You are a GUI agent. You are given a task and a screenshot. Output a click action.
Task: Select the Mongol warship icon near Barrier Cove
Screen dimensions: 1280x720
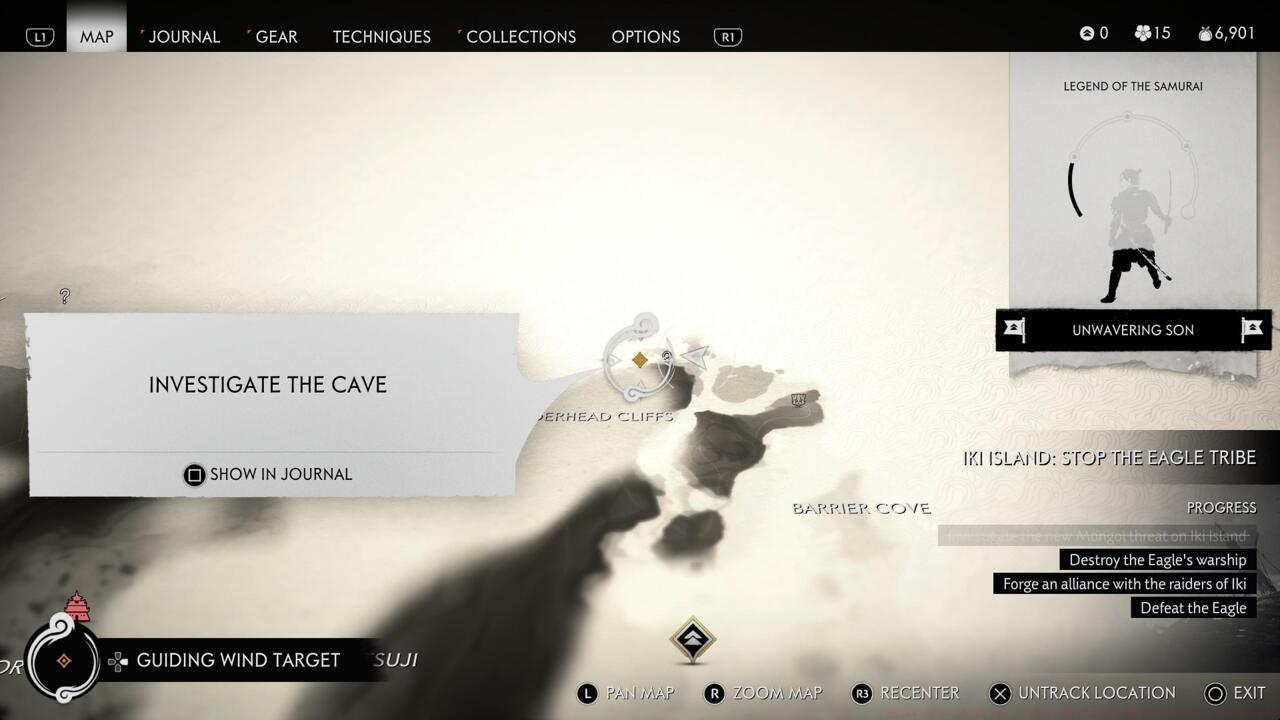click(797, 399)
